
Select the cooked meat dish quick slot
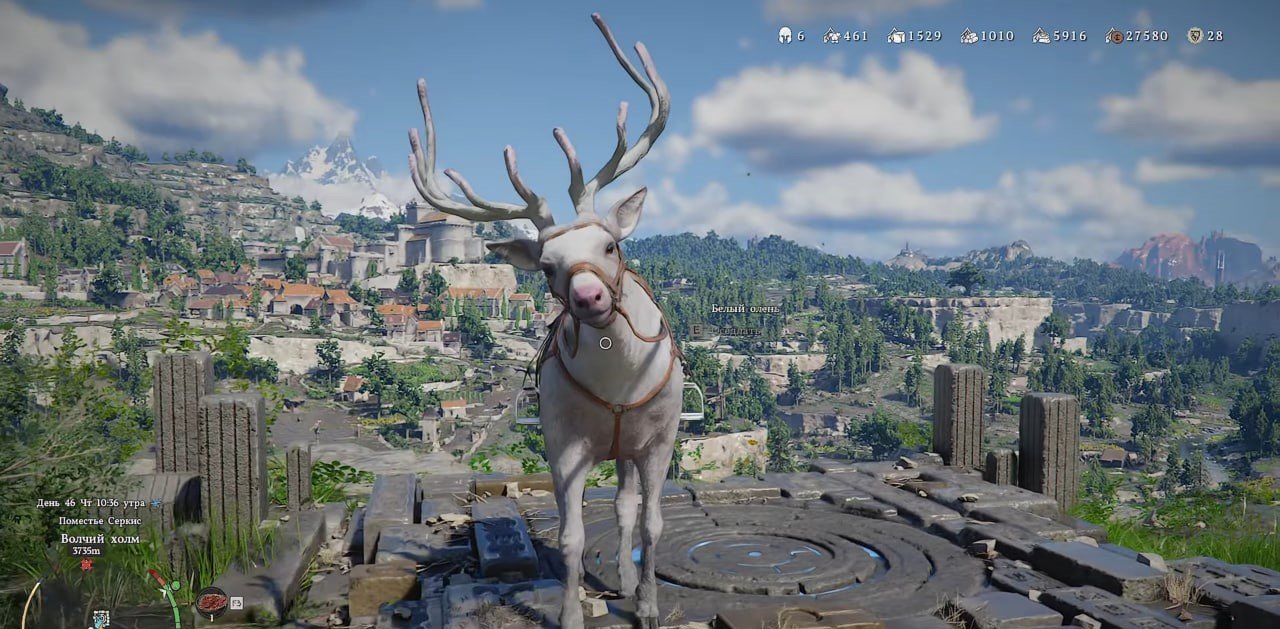[211, 601]
